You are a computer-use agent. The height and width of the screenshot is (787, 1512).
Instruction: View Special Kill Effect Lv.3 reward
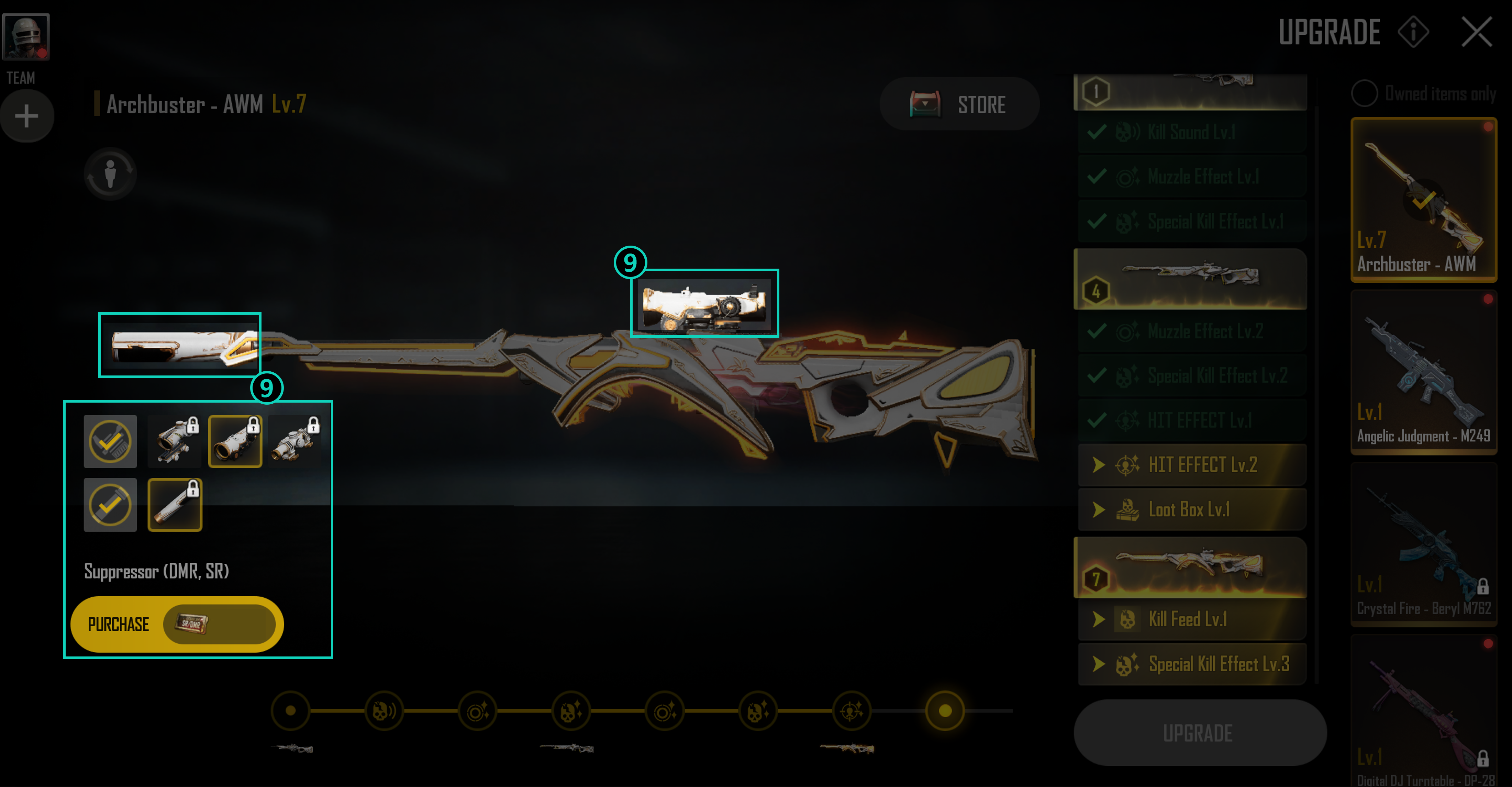(x=1191, y=664)
